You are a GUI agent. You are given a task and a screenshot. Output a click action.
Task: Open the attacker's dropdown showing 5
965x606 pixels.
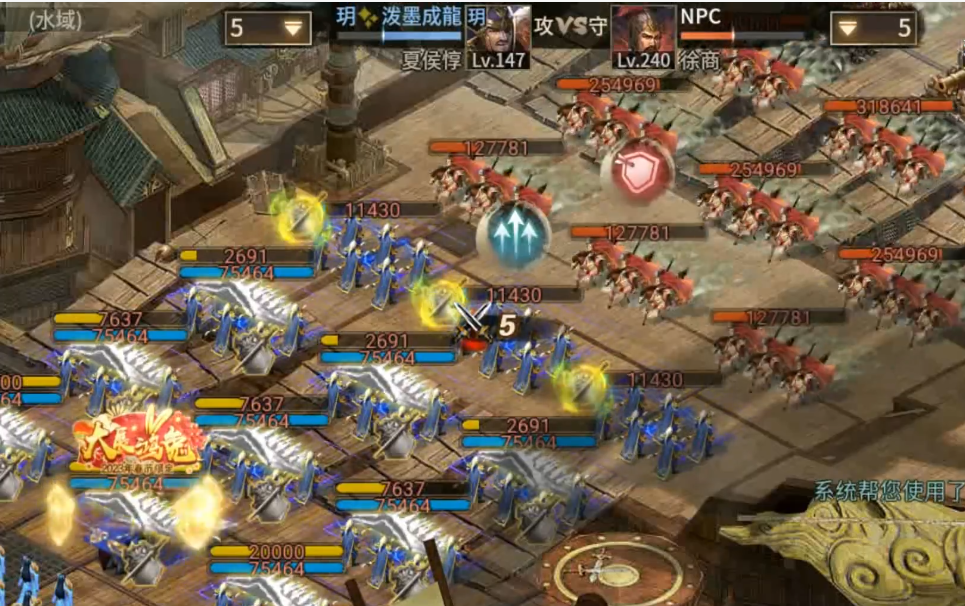[x=269, y=27]
